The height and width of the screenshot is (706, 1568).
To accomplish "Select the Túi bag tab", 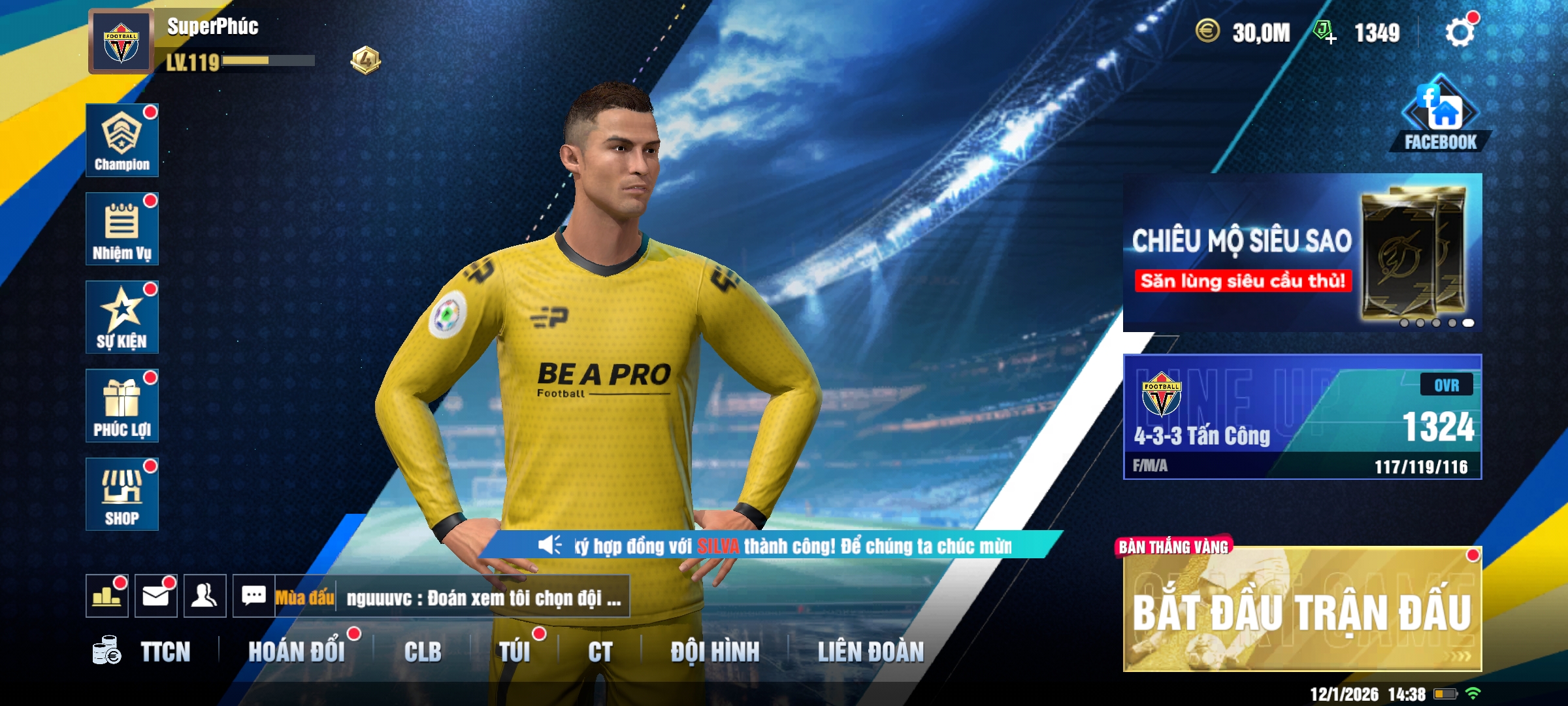I will pos(515,652).
